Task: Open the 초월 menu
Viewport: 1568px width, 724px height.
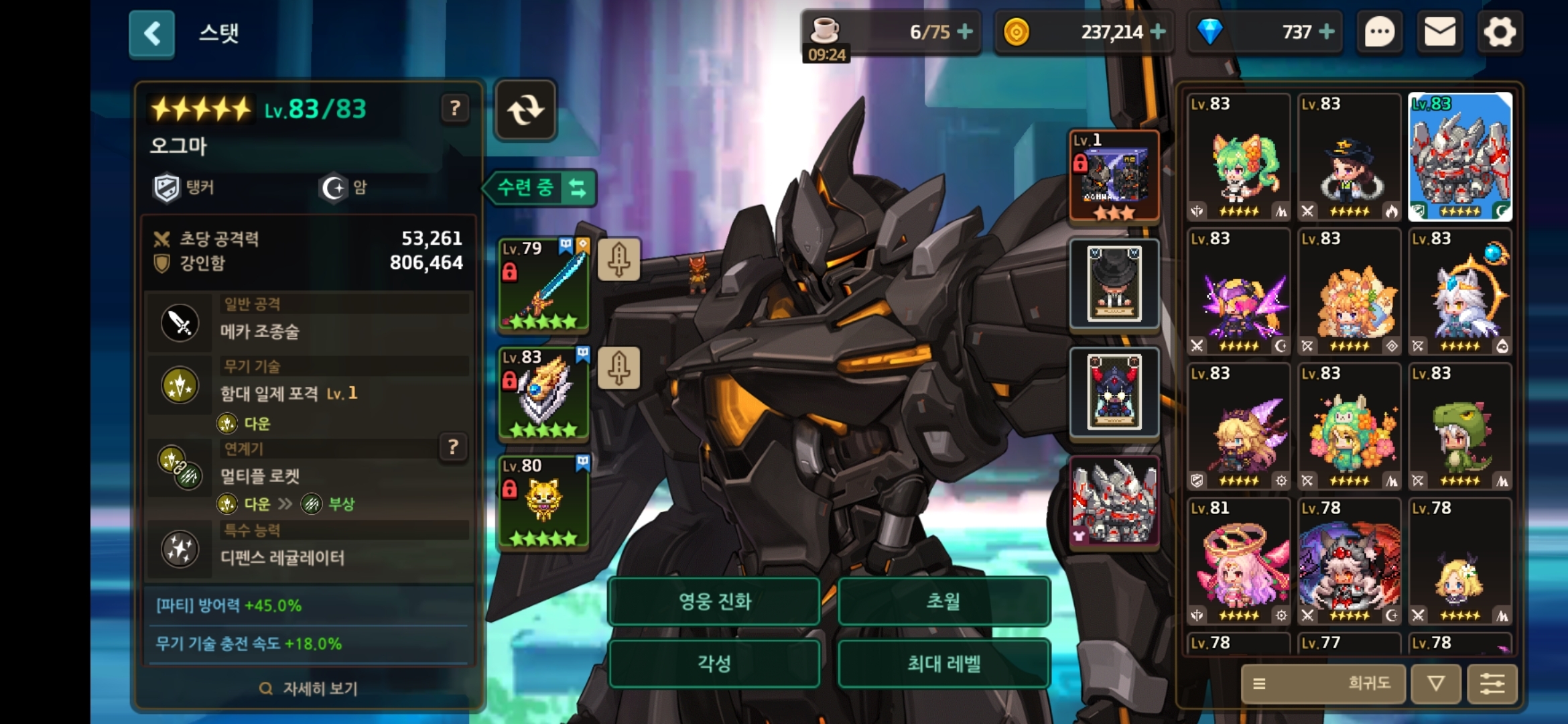Action: pyautogui.click(x=943, y=601)
